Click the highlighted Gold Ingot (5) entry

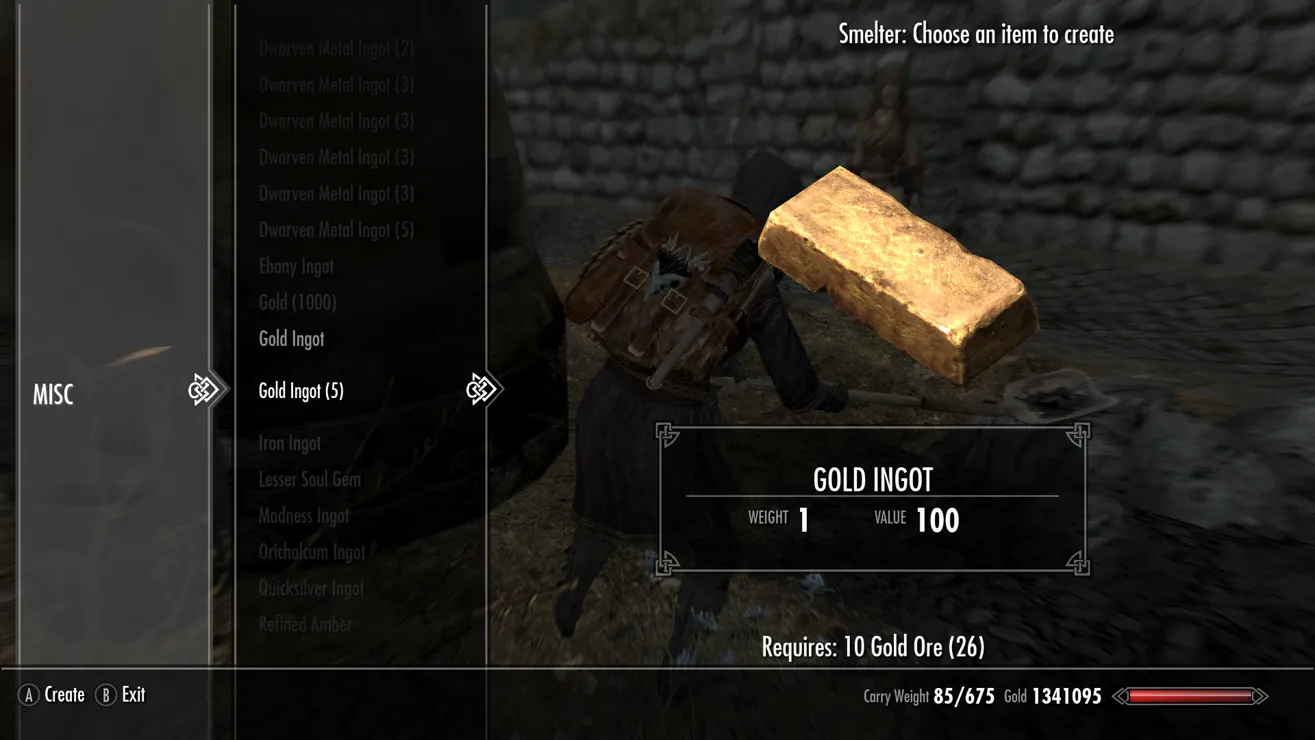coord(301,391)
